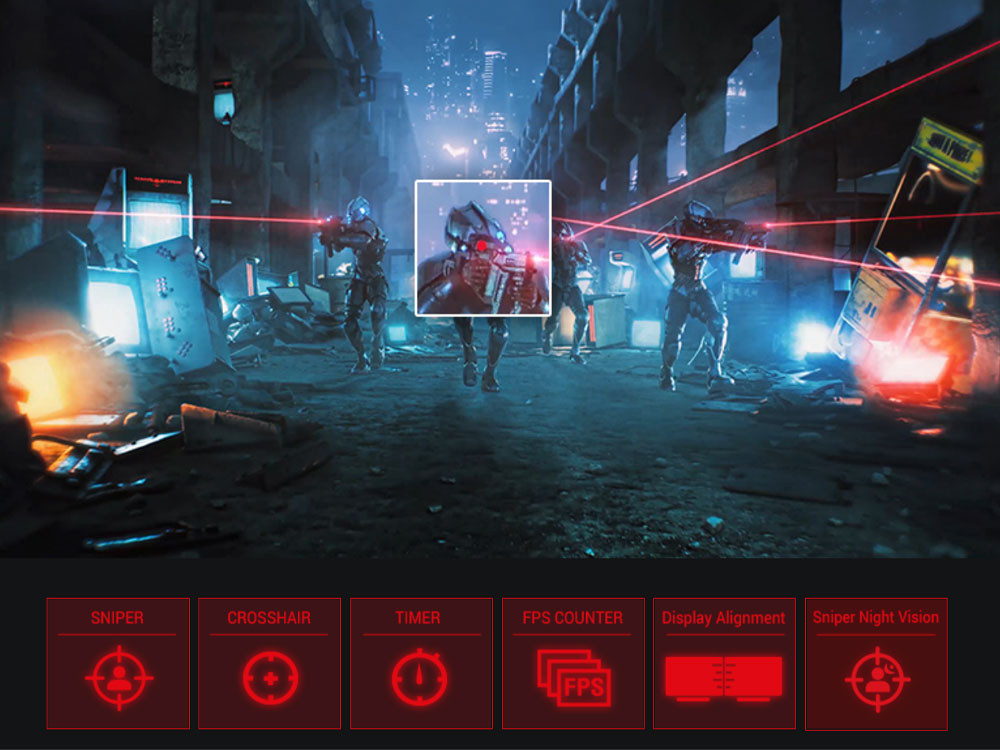
Task: Choose the CROSSHAIR option
Action: (x=269, y=663)
